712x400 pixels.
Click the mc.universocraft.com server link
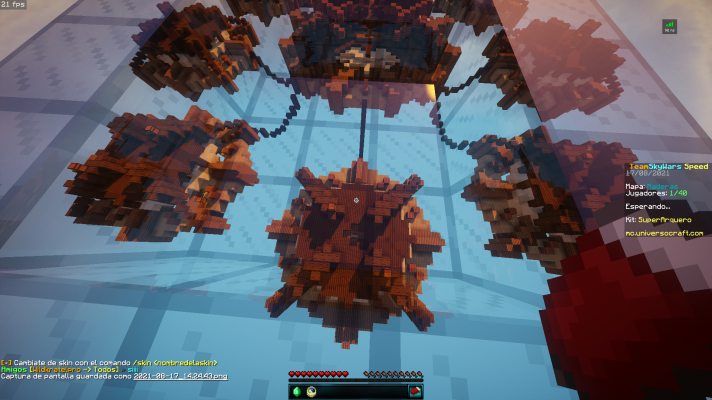pyautogui.click(x=664, y=233)
